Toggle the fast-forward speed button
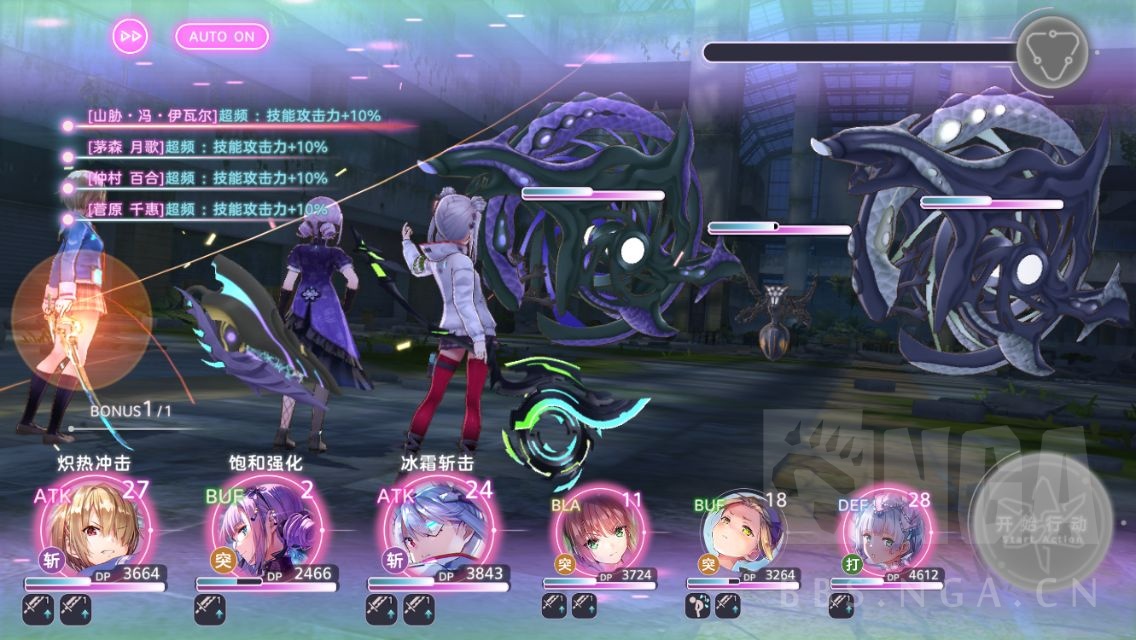 pos(130,36)
